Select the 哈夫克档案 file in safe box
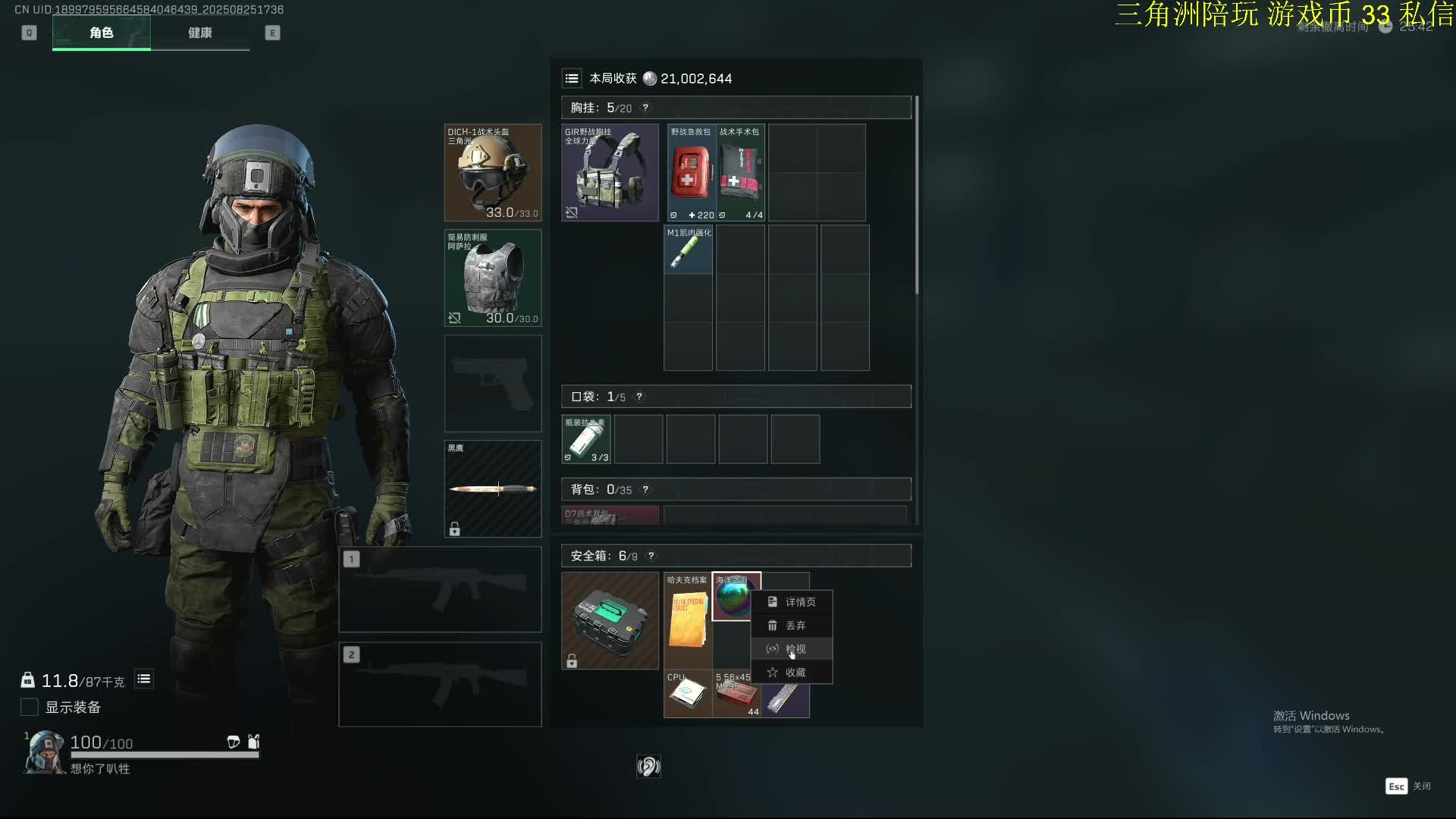The width and height of the screenshot is (1456, 819). click(688, 620)
